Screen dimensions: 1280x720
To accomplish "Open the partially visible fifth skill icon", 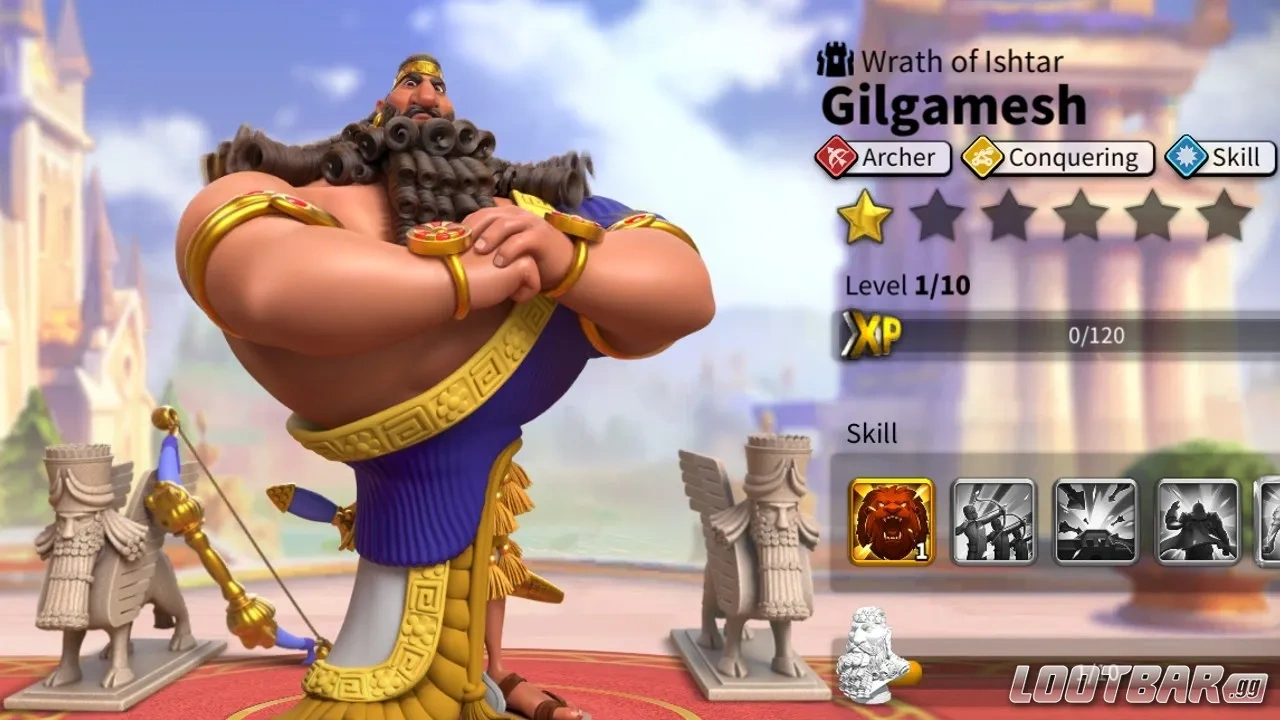I will coord(1268,519).
